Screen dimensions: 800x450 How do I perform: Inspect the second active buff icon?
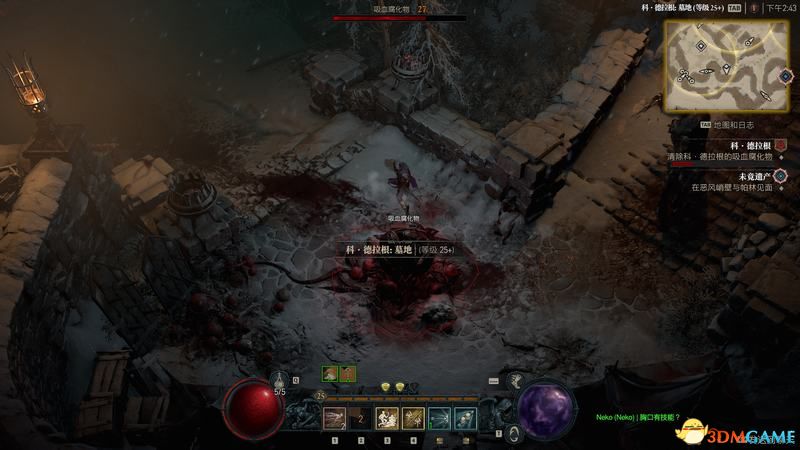(347, 373)
